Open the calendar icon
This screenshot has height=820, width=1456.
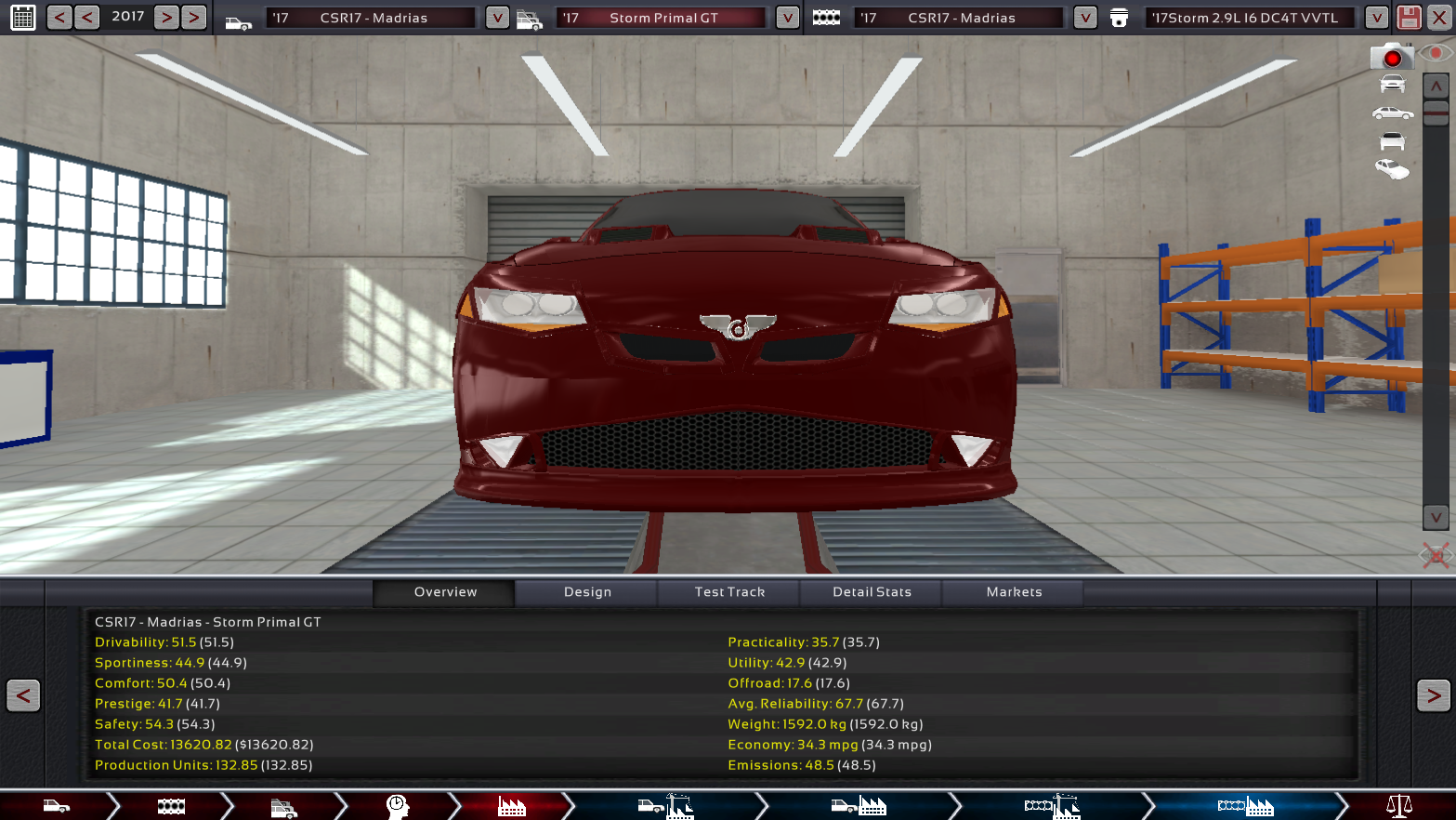(x=22, y=18)
